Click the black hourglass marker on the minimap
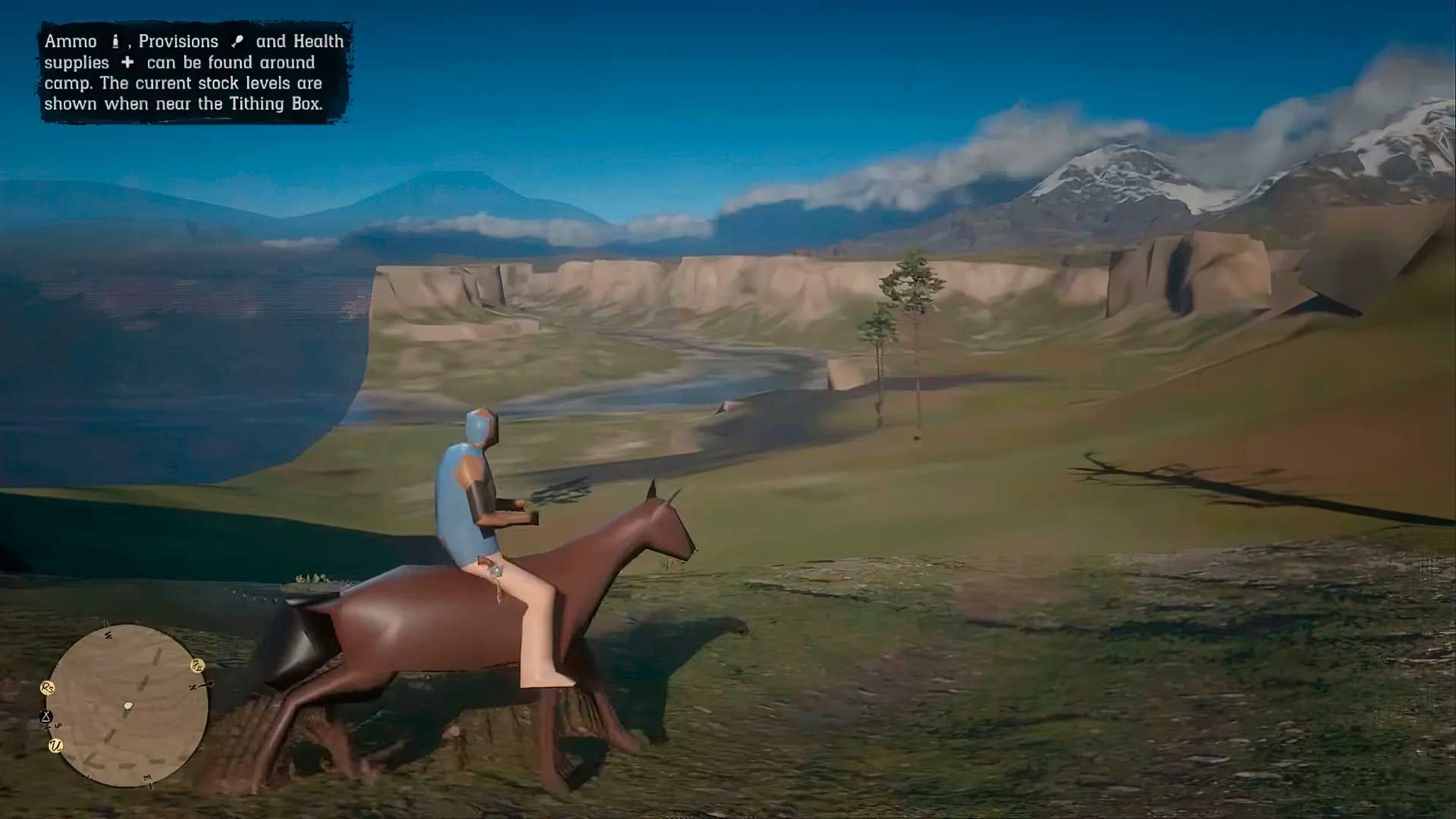1456x819 pixels. point(46,716)
